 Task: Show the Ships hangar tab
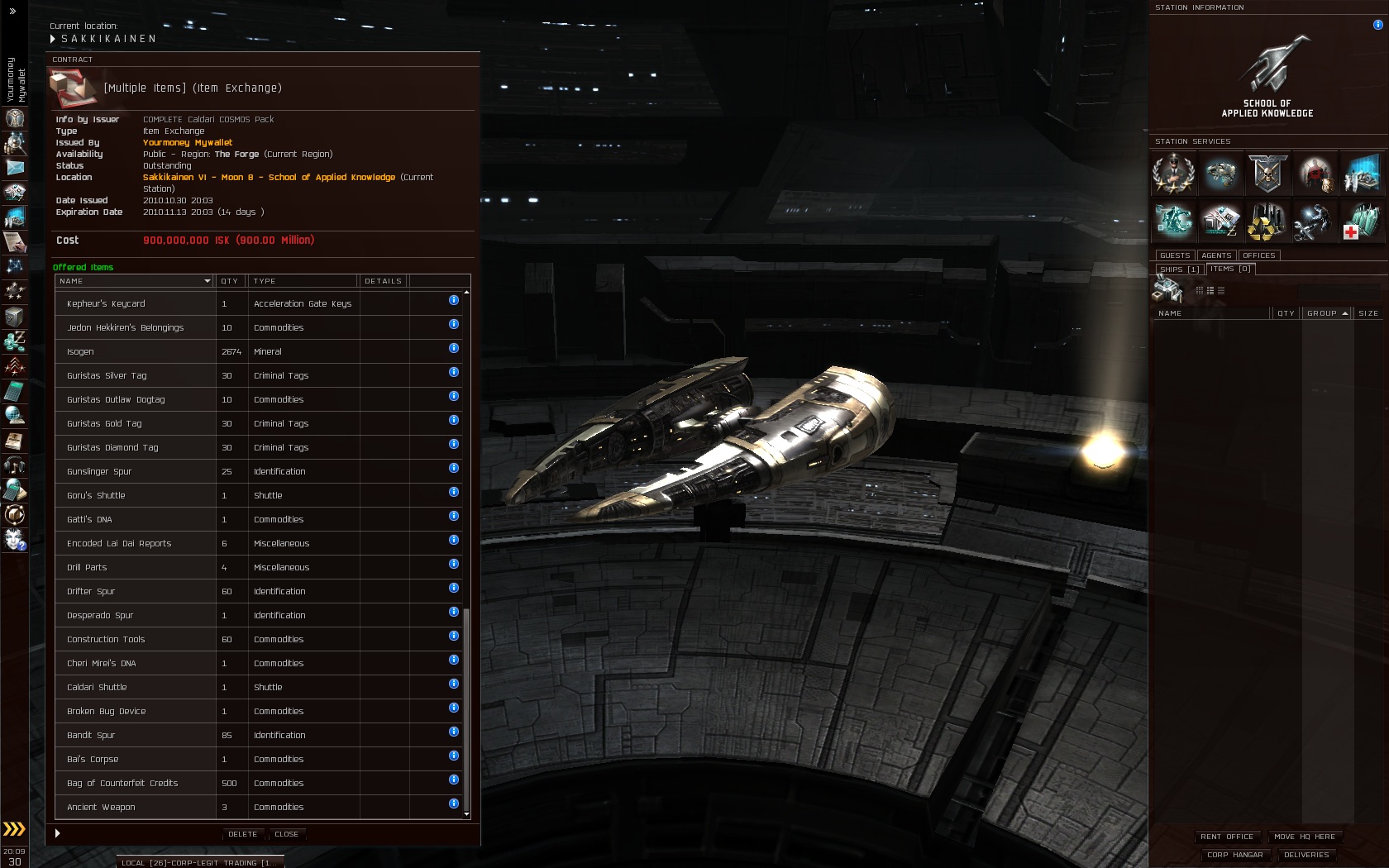(1179, 269)
